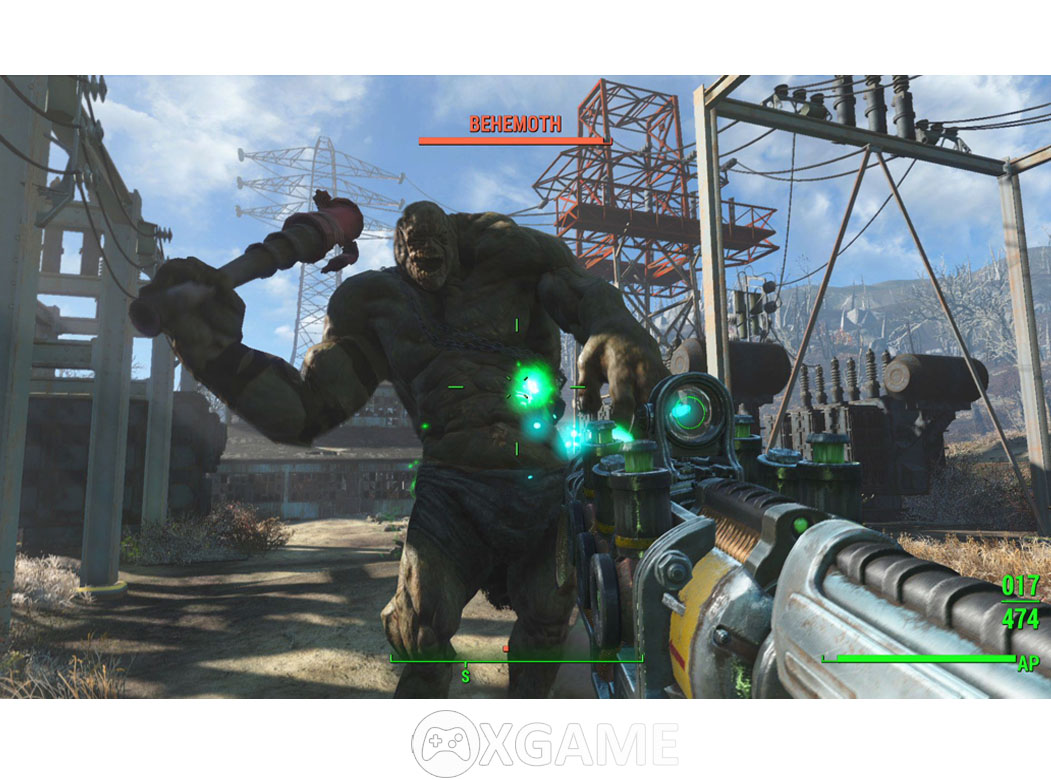1051x780 pixels.
Task: Select the compass strip on the HUD
Action: tap(515, 660)
